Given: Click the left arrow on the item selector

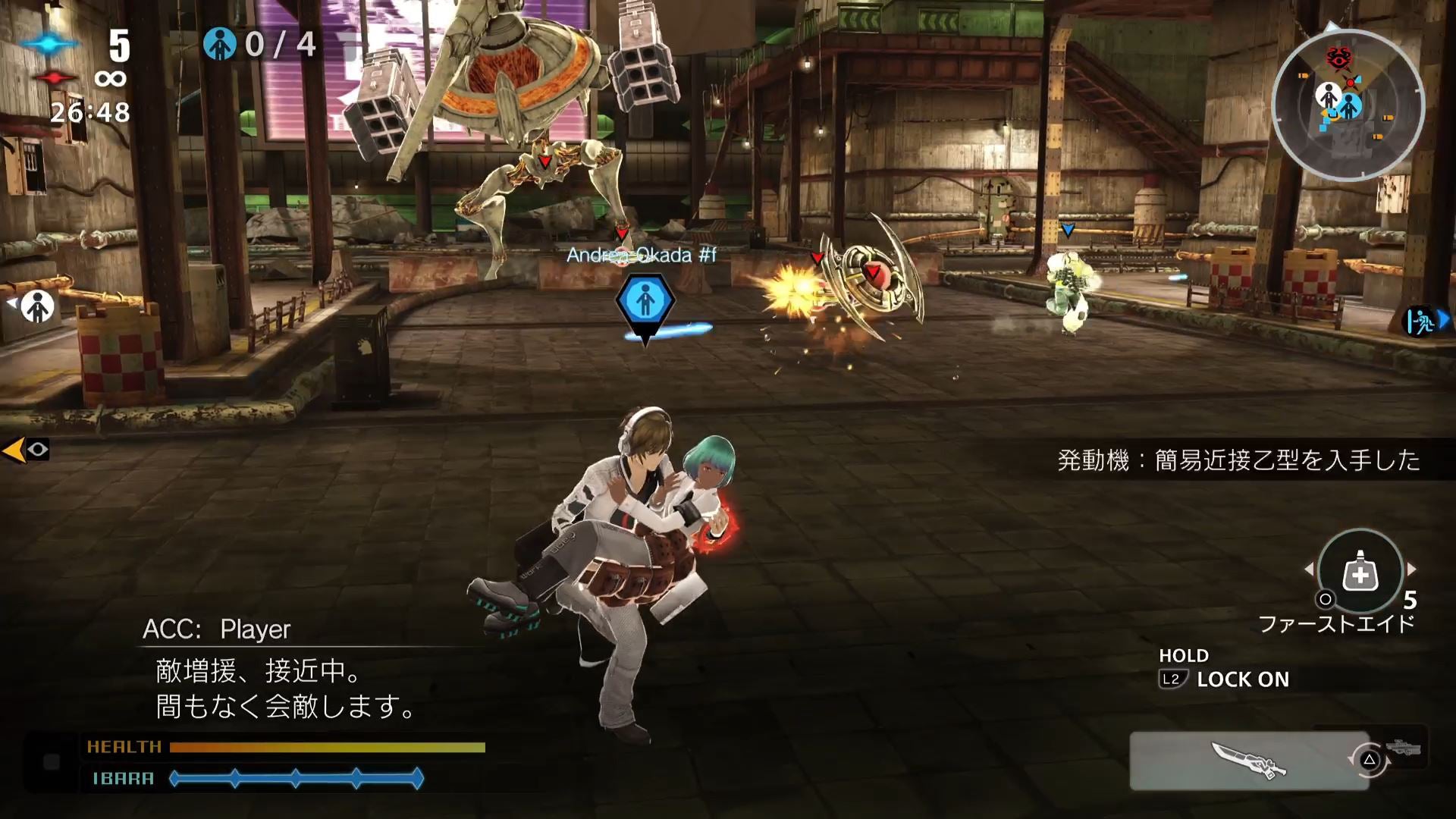Looking at the screenshot, I should (1310, 569).
